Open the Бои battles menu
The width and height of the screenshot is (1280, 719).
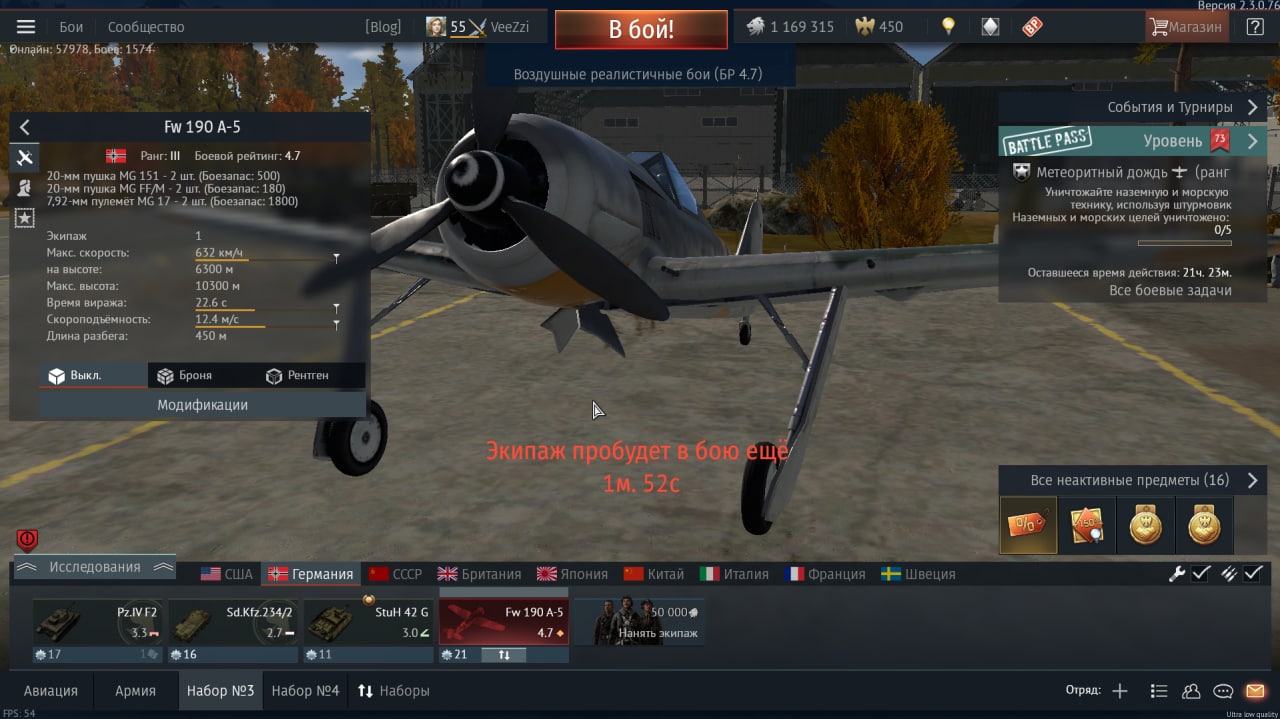click(71, 27)
